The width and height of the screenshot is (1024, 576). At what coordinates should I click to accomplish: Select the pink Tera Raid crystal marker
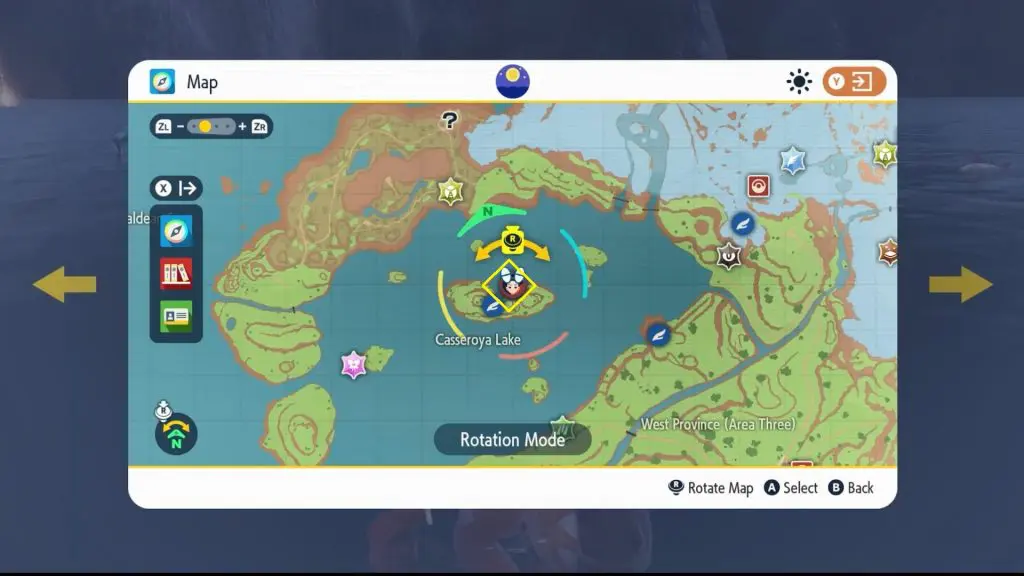[353, 364]
